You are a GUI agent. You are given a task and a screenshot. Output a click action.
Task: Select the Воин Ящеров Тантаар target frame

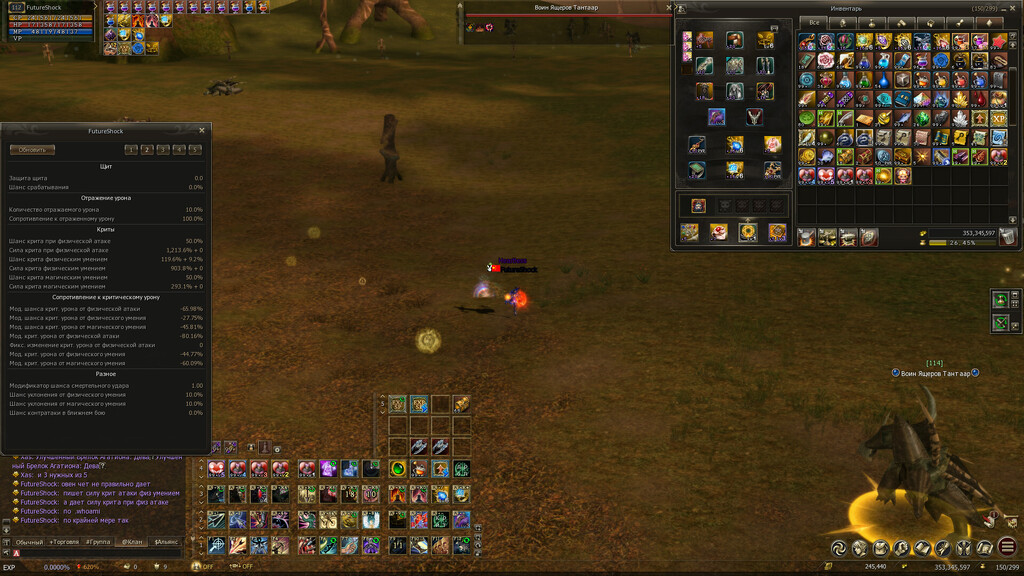[x=568, y=8]
